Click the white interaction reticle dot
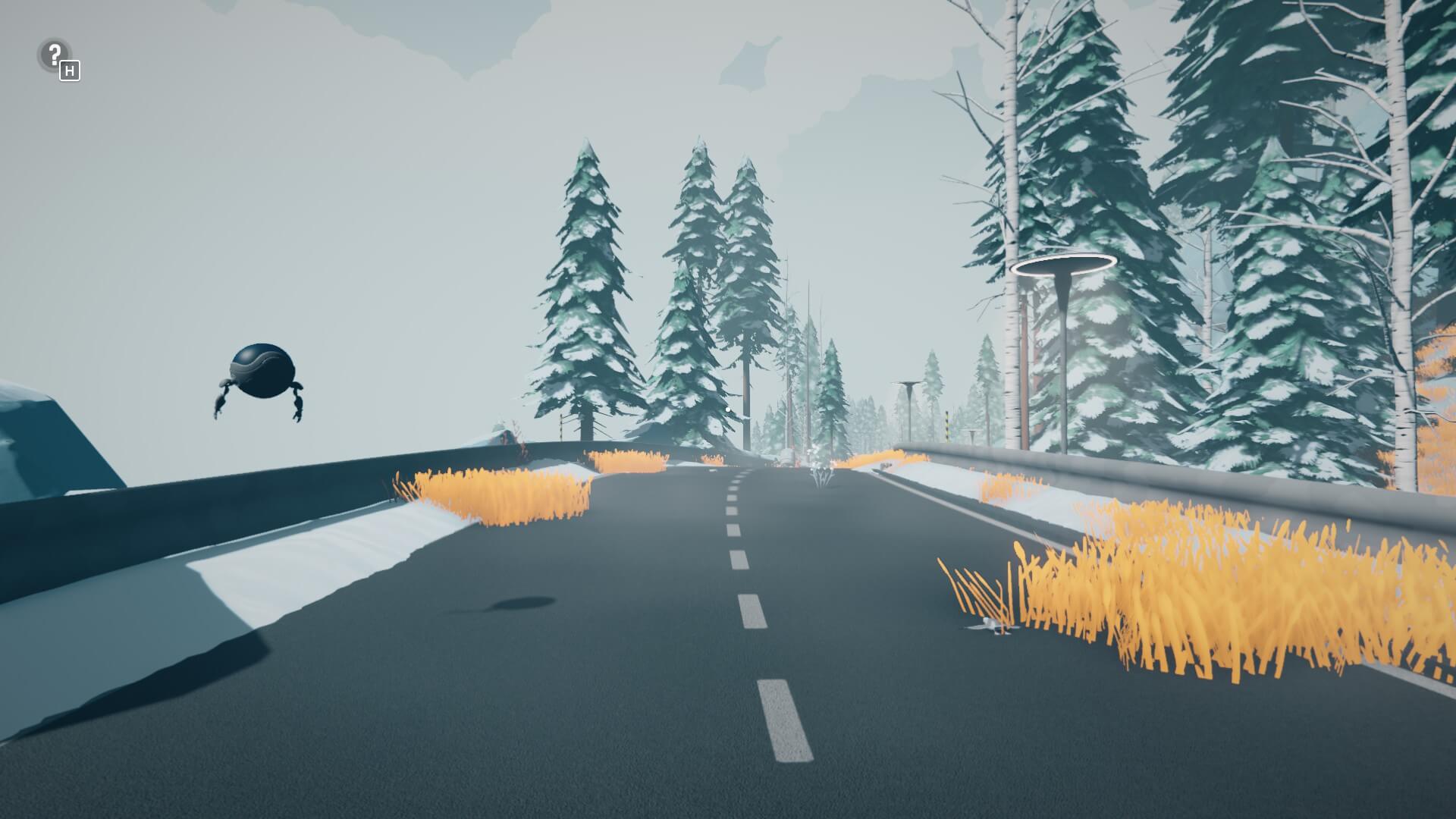This screenshot has height=819, width=1456. [727, 409]
